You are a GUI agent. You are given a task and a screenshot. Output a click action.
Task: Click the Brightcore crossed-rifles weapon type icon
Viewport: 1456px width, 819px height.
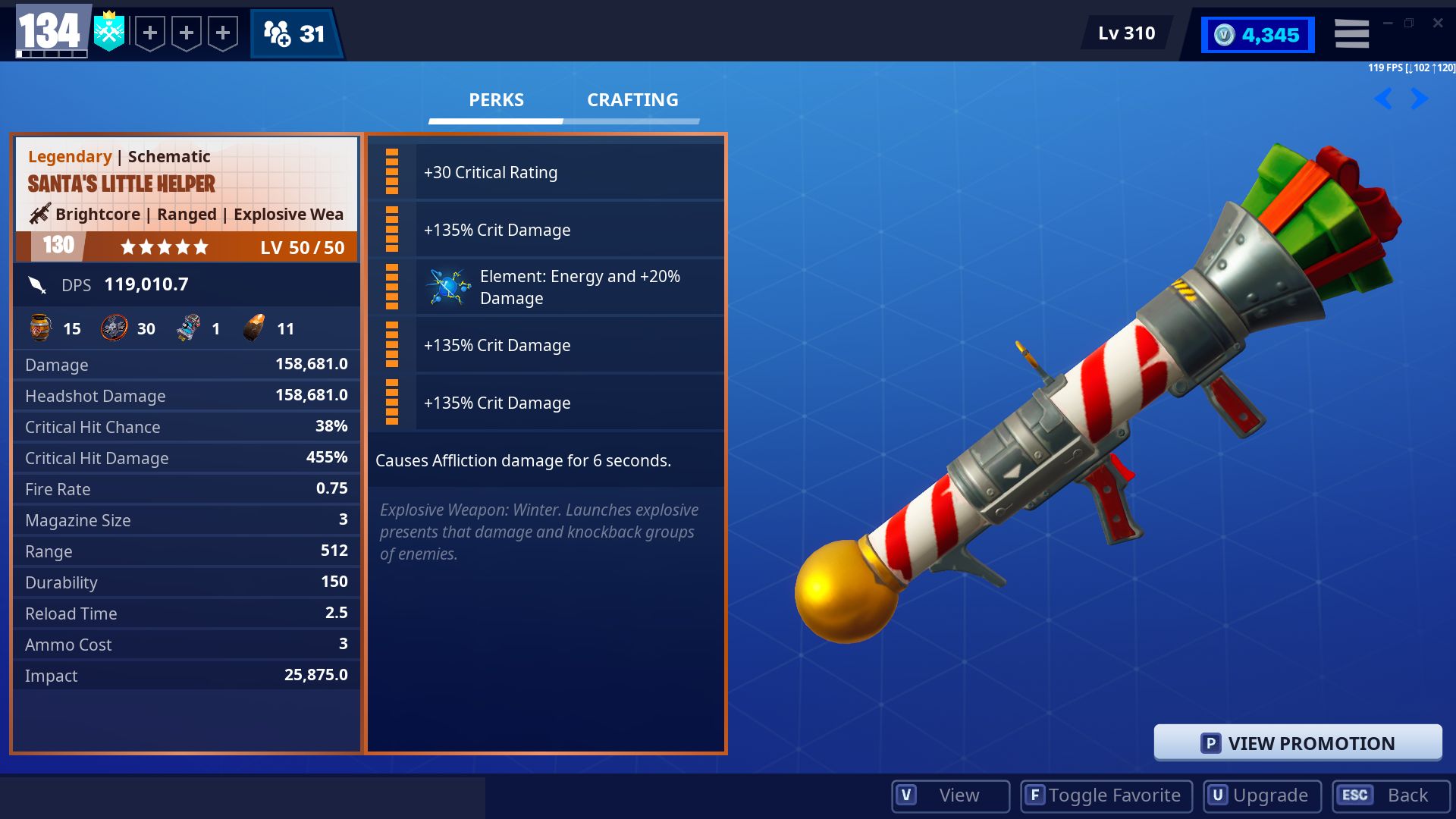(37, 214)
